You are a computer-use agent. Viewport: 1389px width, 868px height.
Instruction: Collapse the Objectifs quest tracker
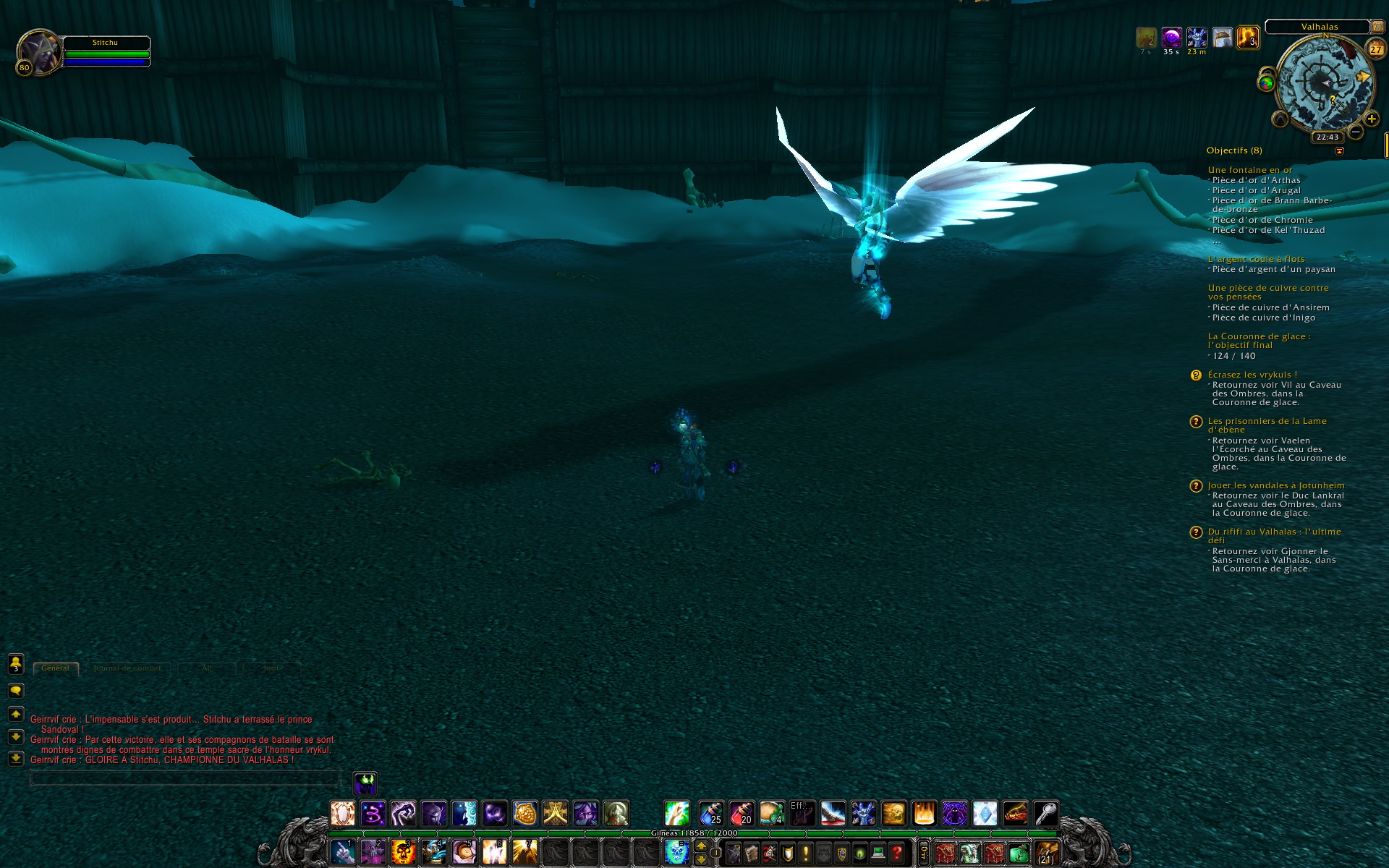(x=1339, y=151)
